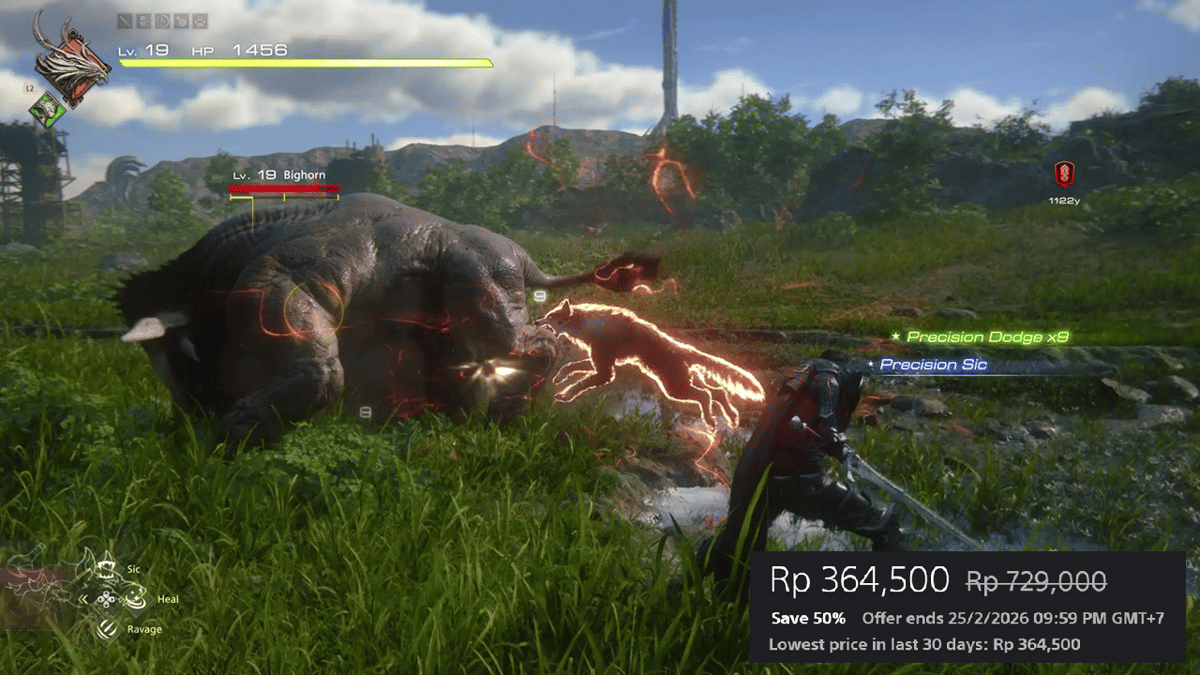This screenshot has width=1200, height=675.
Task: Click the clock status icon
Action: (x=162, y=19)
